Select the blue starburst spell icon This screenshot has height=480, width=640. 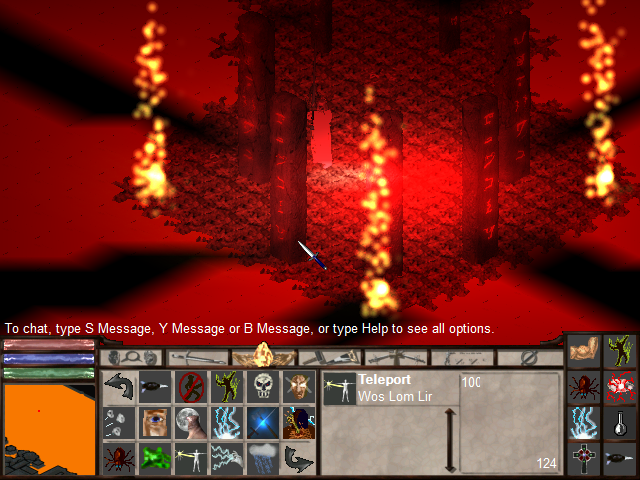263,421
